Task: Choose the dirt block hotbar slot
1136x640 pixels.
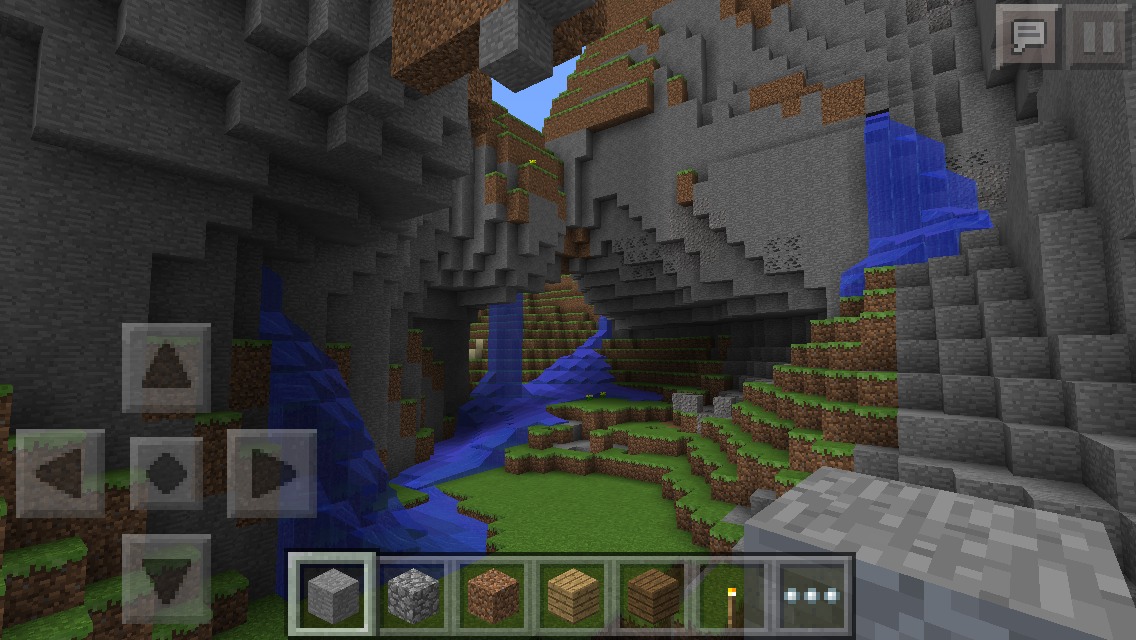Action: pyautogui.click(x=491, y=594)
